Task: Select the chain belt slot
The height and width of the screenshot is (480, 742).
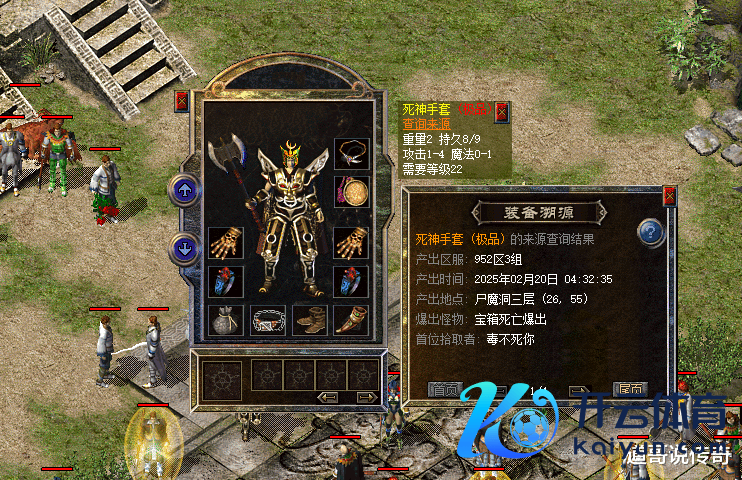Action: [268, 320]
